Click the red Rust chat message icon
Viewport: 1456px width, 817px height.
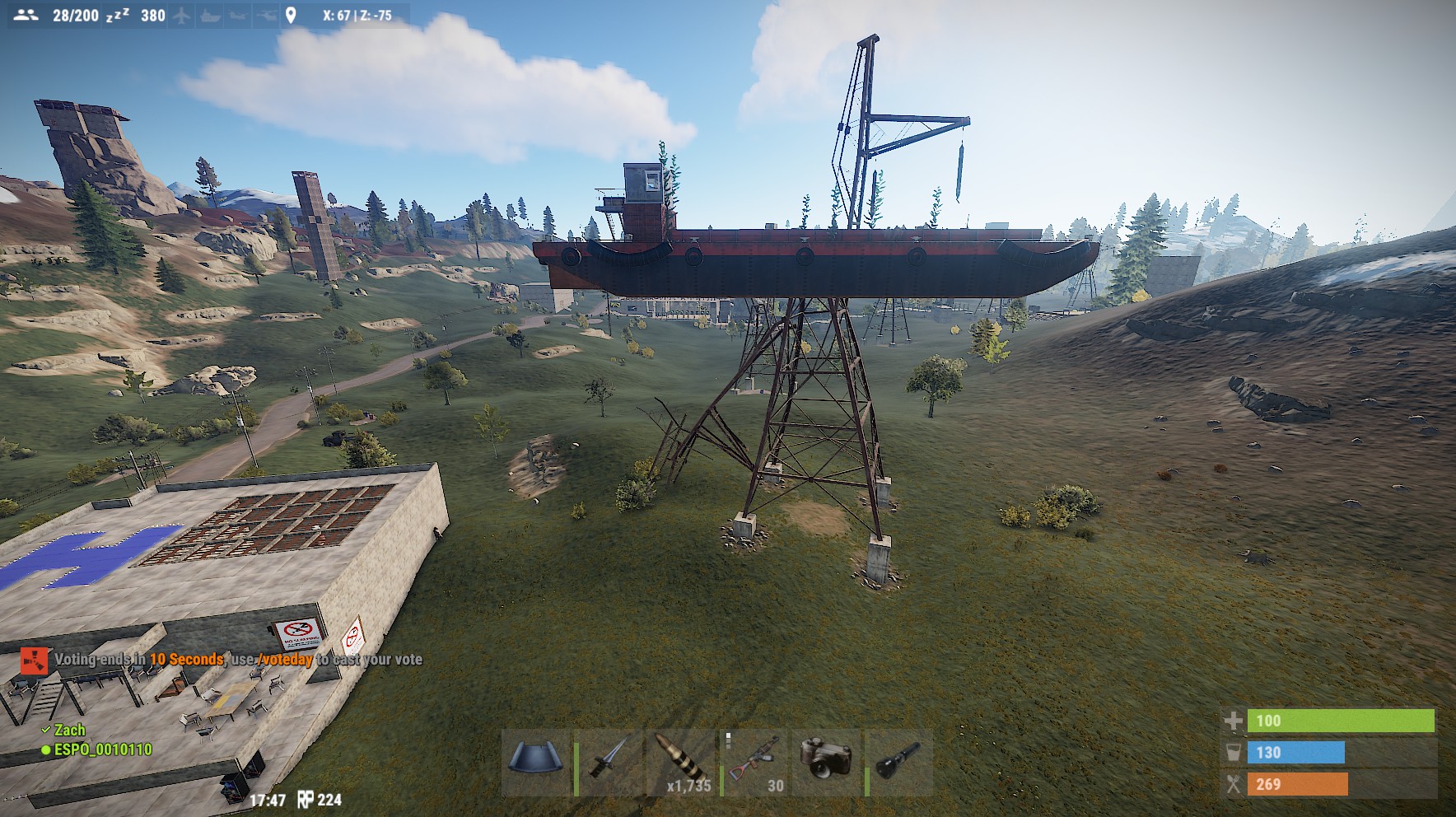pyautogui.click(x=34, y=660)
